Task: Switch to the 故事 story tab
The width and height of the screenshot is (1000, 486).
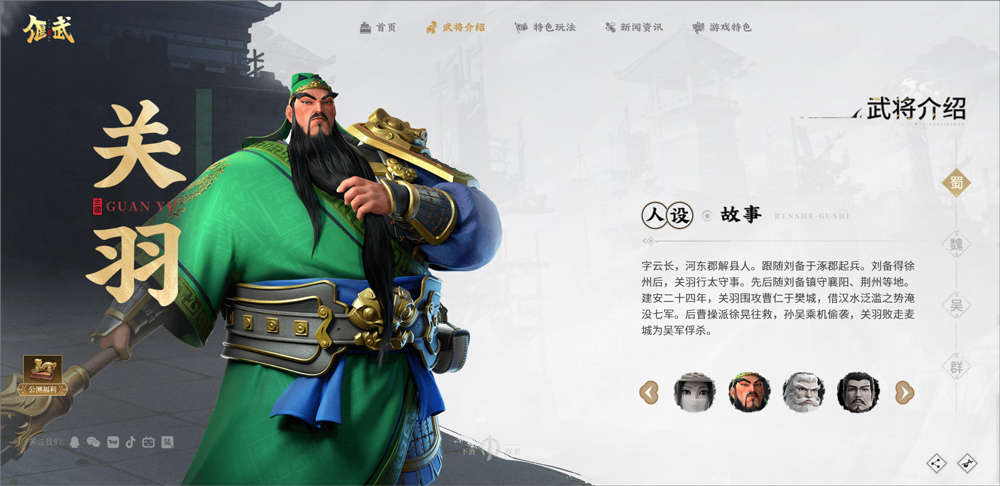Action: [741, 214]
